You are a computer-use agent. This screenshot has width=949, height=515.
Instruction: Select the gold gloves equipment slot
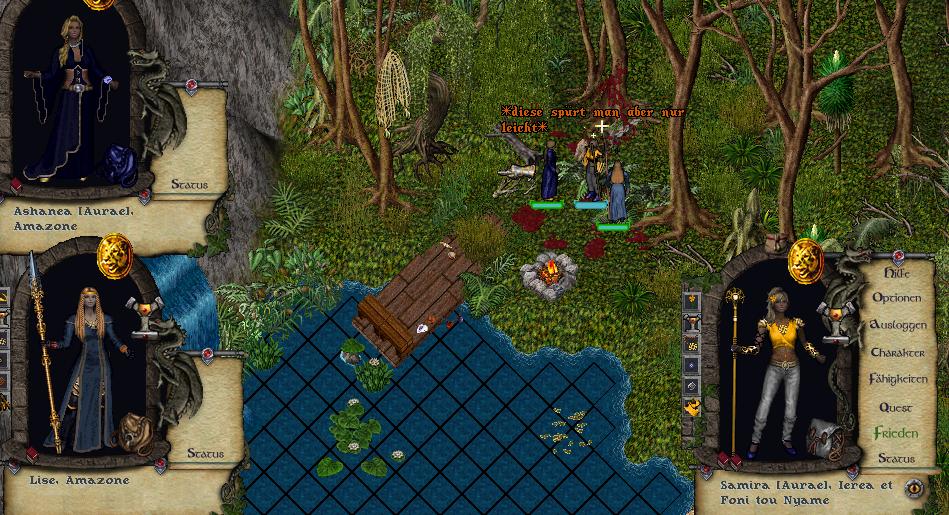pyautogui.click(x=692, y=406)
